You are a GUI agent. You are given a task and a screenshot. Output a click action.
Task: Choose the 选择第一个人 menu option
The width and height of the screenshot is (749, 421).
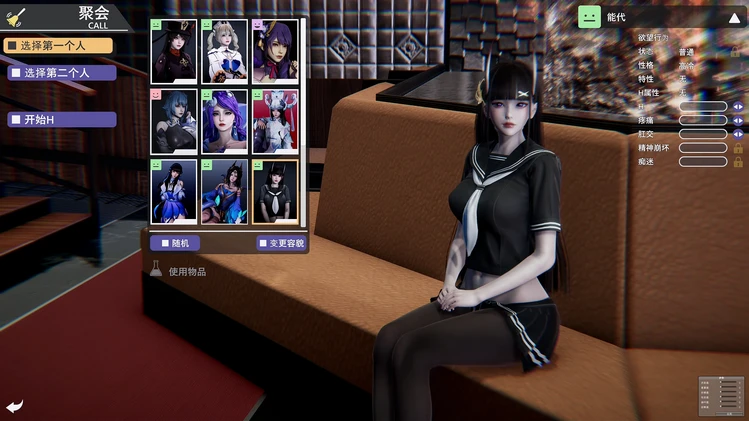click(x=56, y=45)
